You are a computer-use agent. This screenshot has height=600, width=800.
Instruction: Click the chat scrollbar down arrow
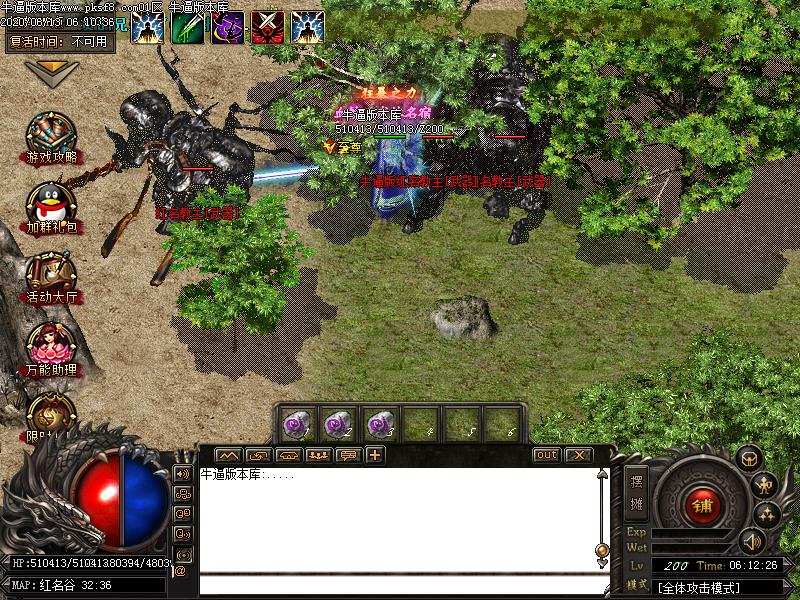click(x=602, y=562)
